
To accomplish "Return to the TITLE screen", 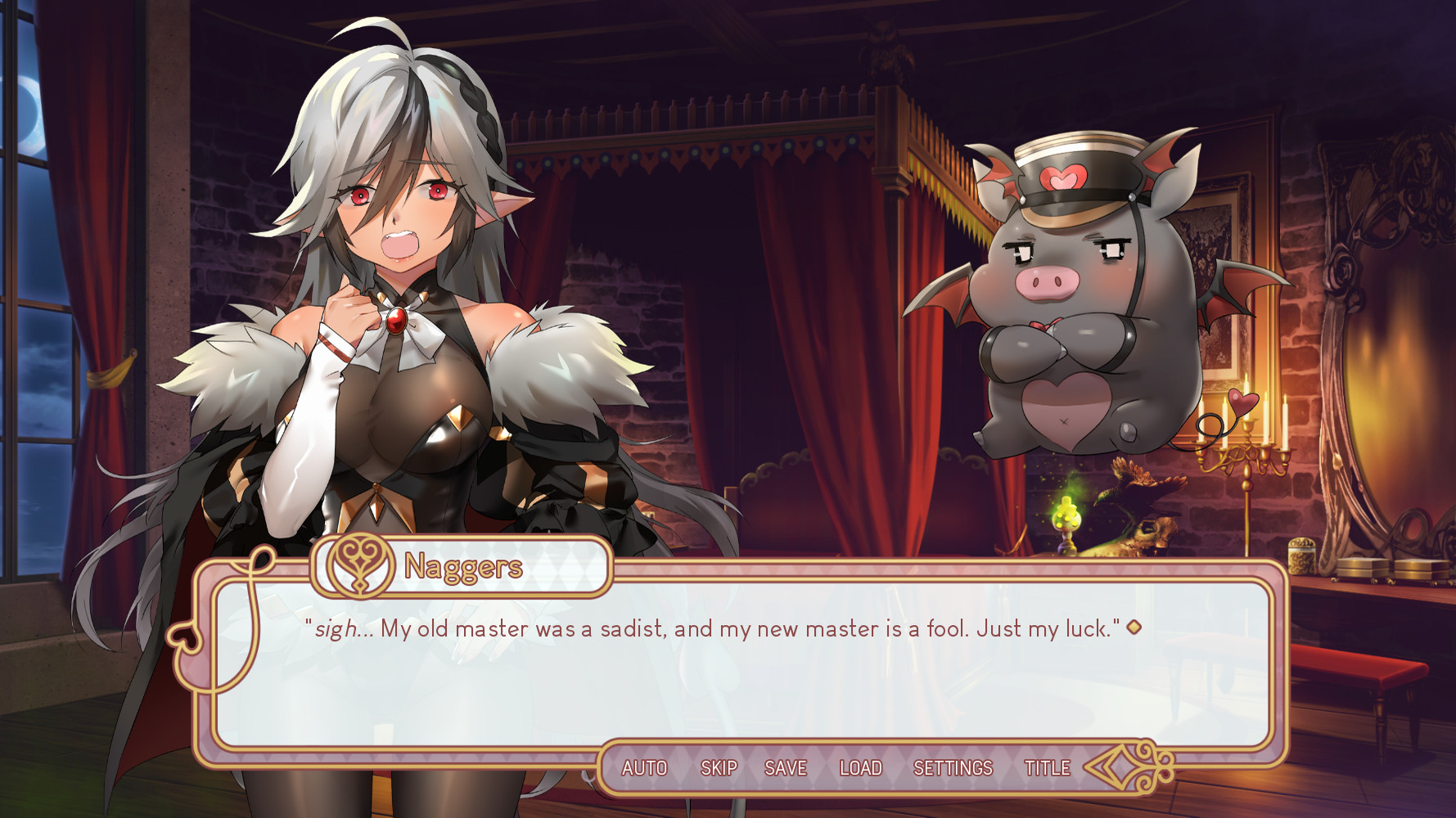I will [x=1047, y=768].
